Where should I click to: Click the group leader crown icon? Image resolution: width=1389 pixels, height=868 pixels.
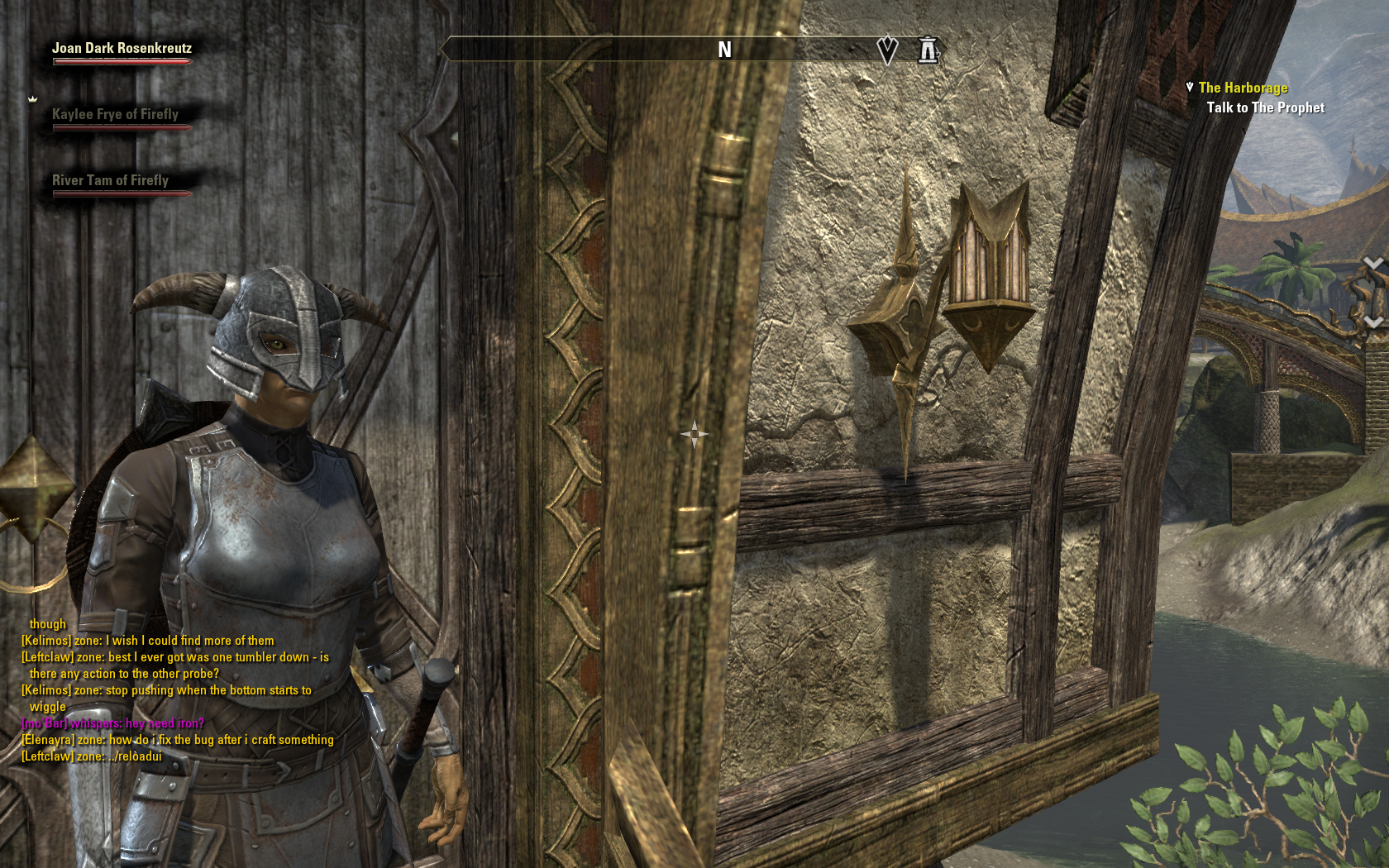pos(33,99)
